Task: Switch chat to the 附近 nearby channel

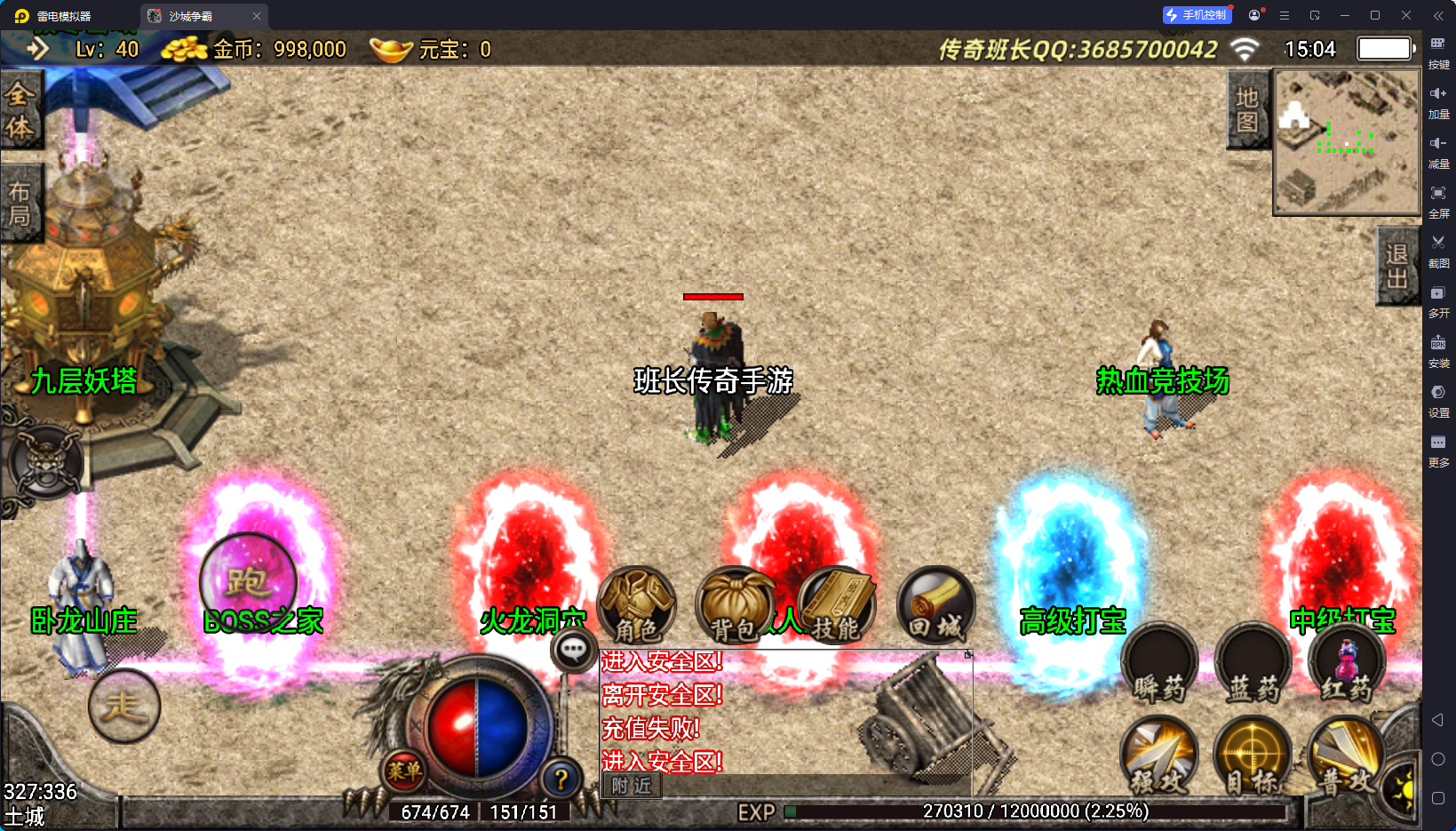Action: [632, 786]
